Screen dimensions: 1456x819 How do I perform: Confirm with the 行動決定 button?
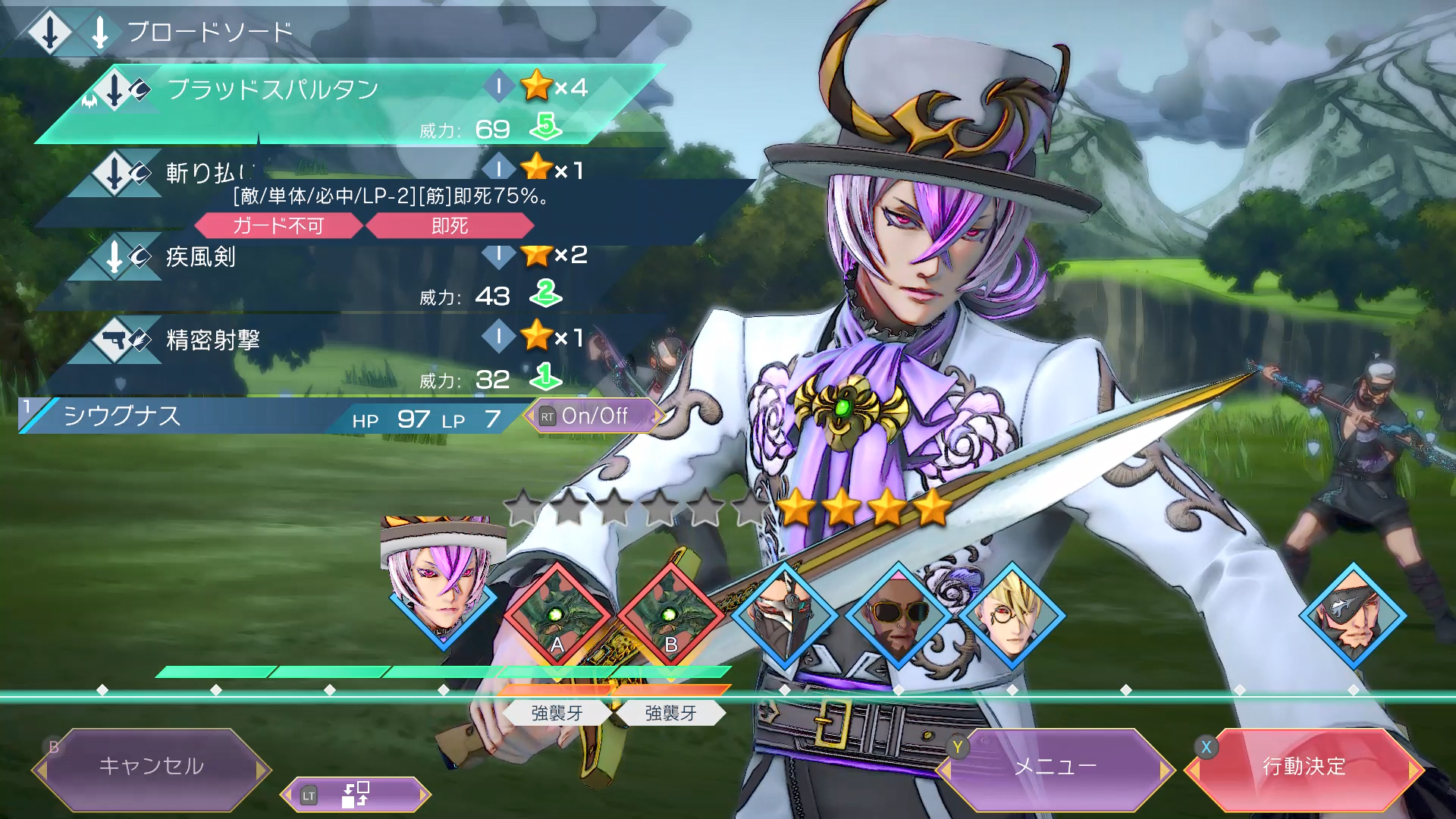(x=1304, y=767)
